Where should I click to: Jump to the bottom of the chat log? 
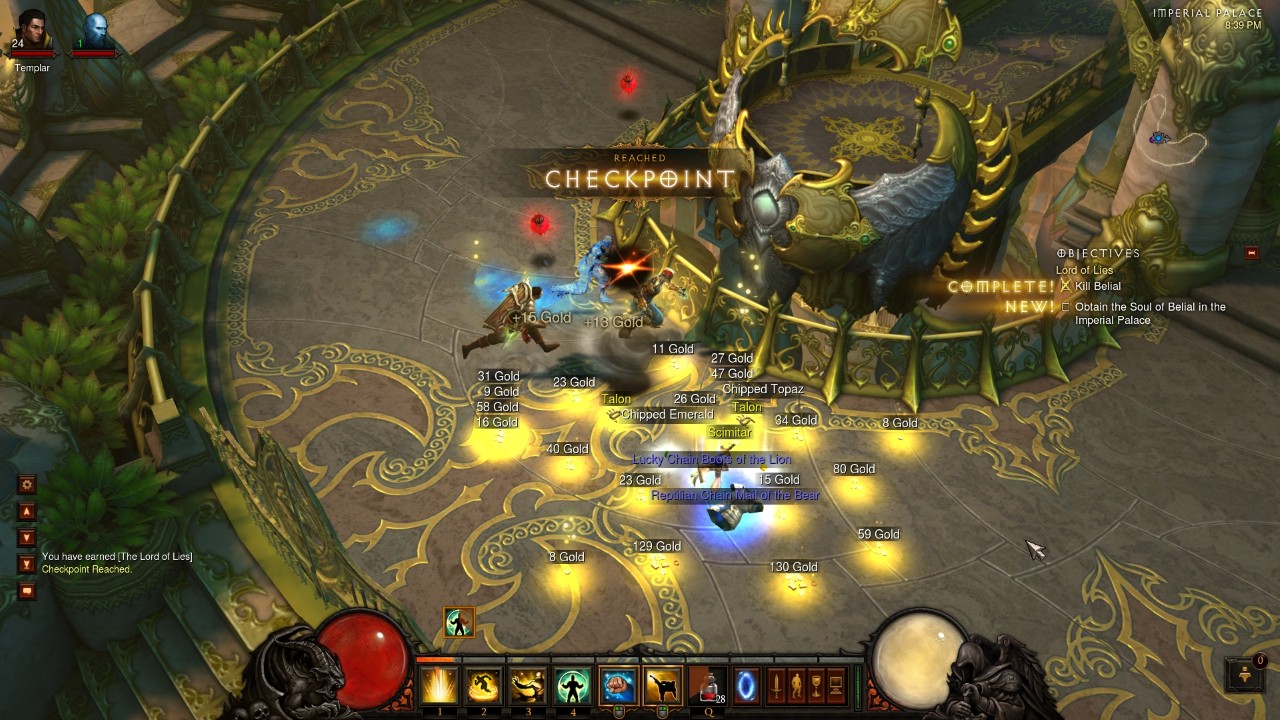(x=27, y=564)
